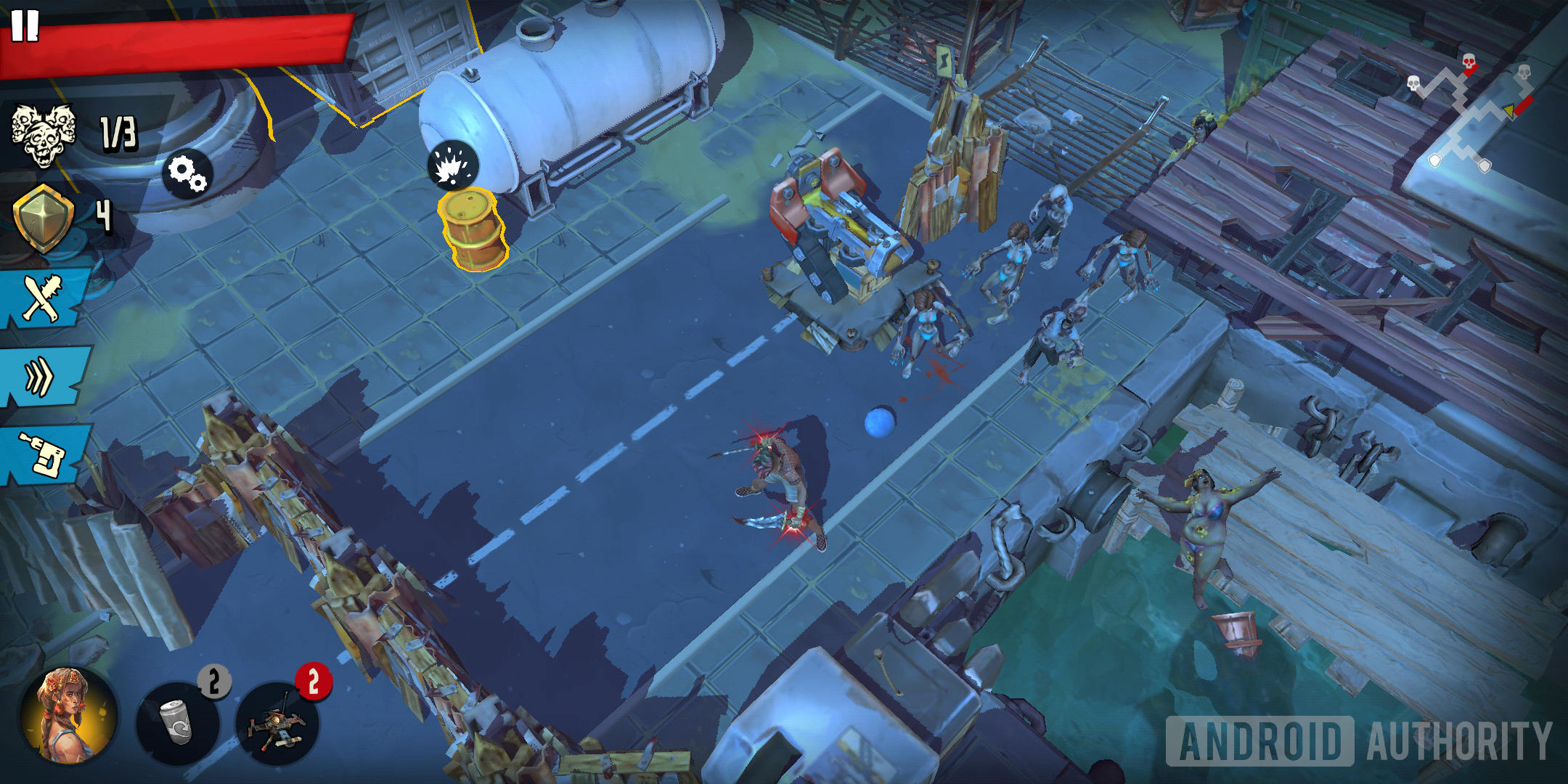
Task: Tap the zombie skulls kill objective icon
Action: pyautogui.click(x=44, y=134)
